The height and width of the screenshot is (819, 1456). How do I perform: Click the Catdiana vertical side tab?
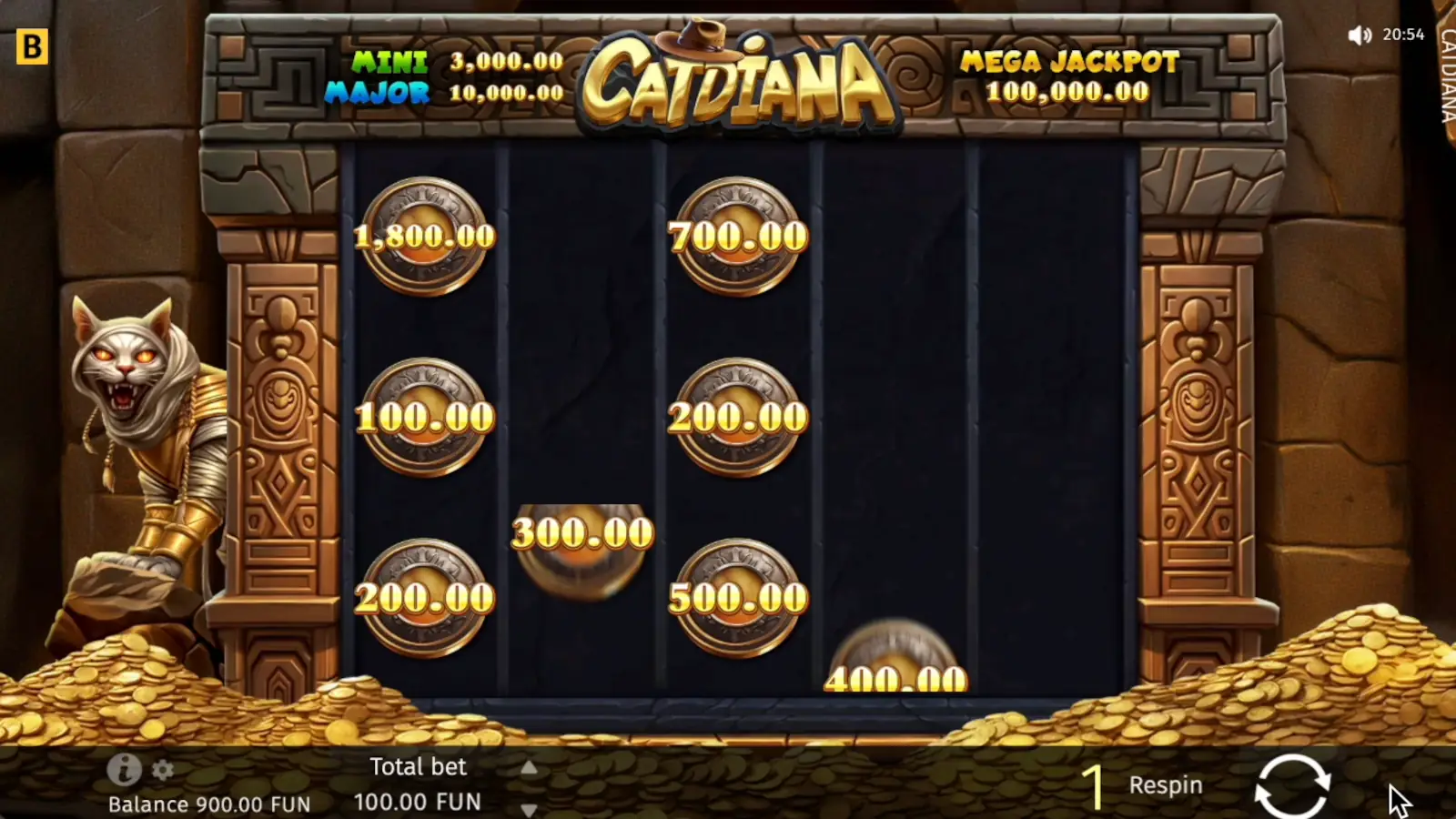[x=1445, y=73]
